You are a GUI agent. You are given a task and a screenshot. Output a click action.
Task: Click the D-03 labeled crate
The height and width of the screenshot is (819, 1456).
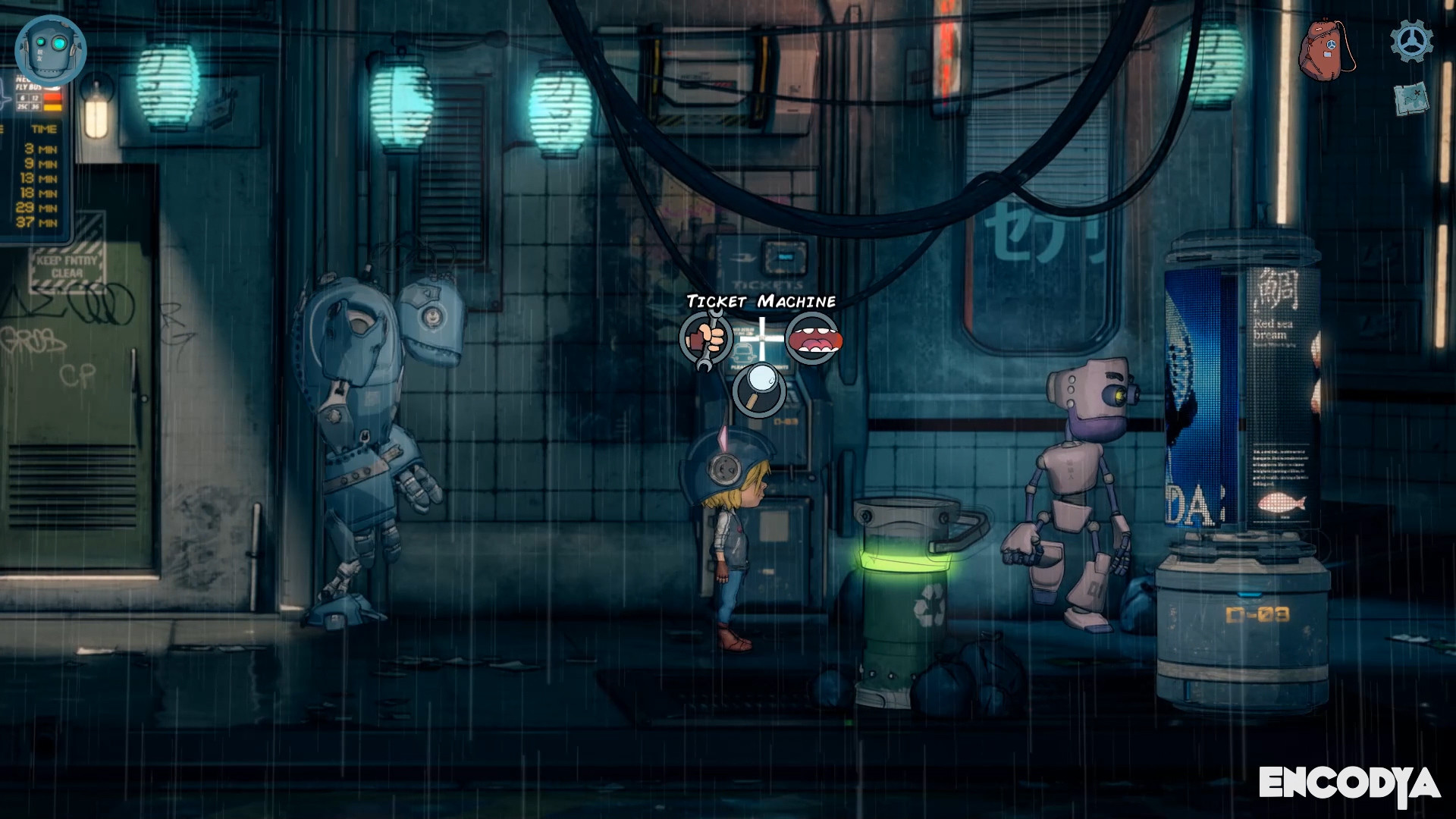pos(1247,614)
